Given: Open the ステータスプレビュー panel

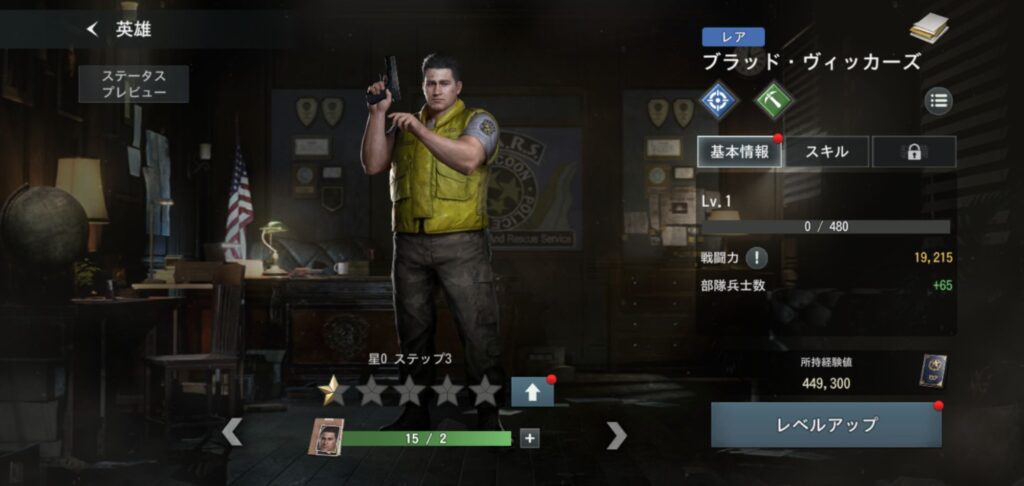Looking at the screenshot, I should coord(133,84).
